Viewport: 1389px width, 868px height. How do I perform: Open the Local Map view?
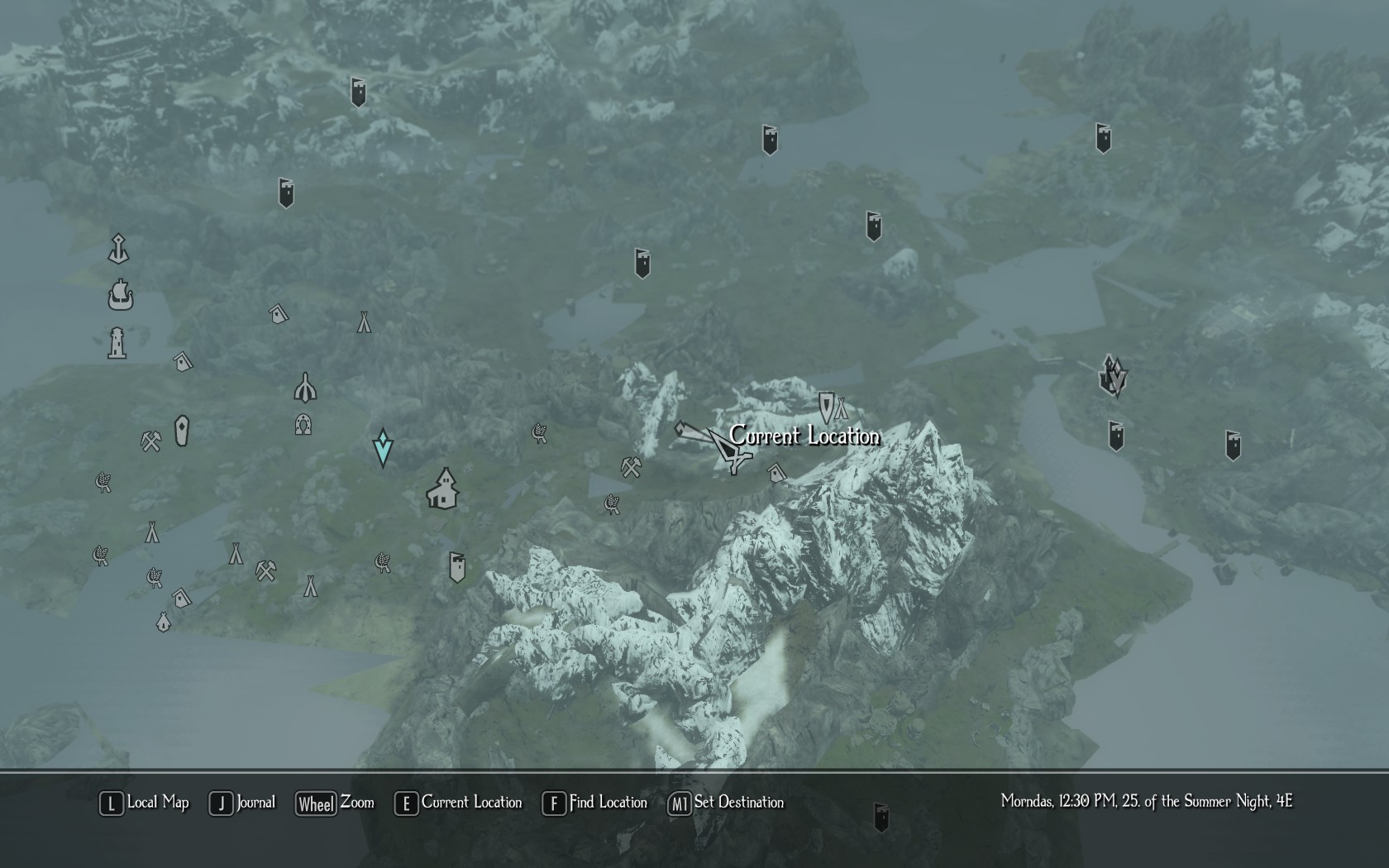coord(145,803)
